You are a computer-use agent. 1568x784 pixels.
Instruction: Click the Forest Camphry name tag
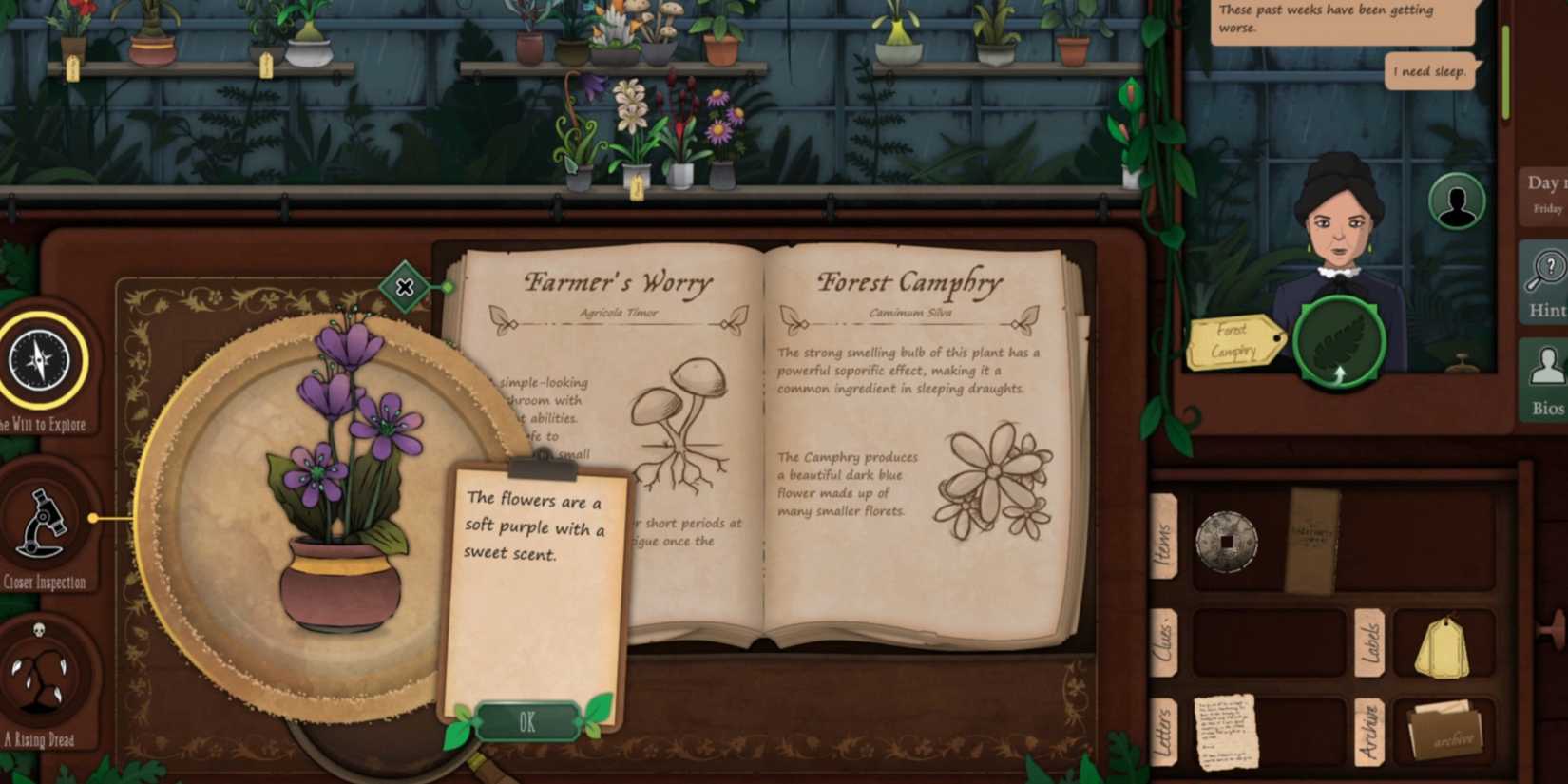pos(1235,342)
